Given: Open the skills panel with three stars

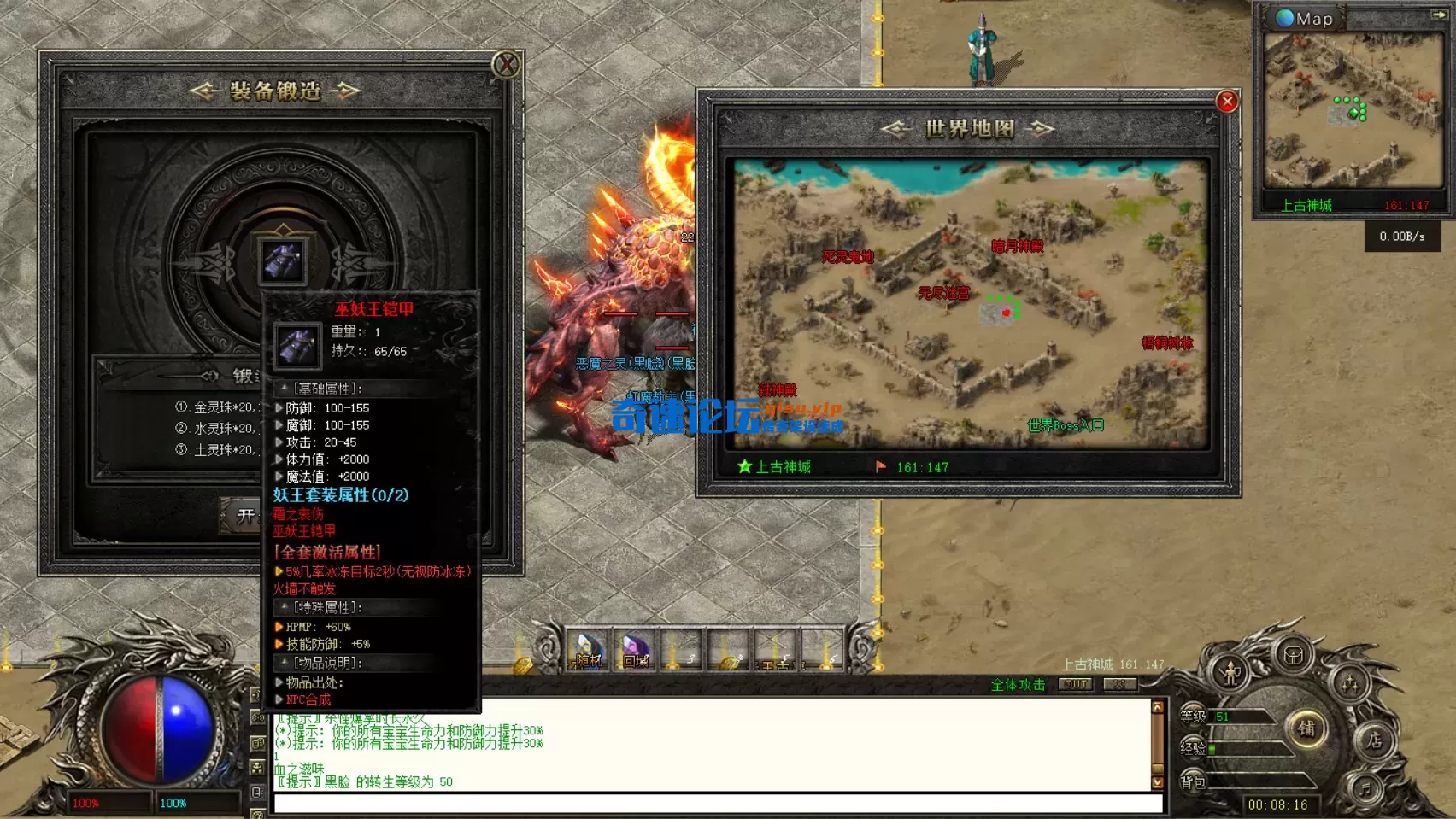Looking at the screenshot, I should (1350, 684).
